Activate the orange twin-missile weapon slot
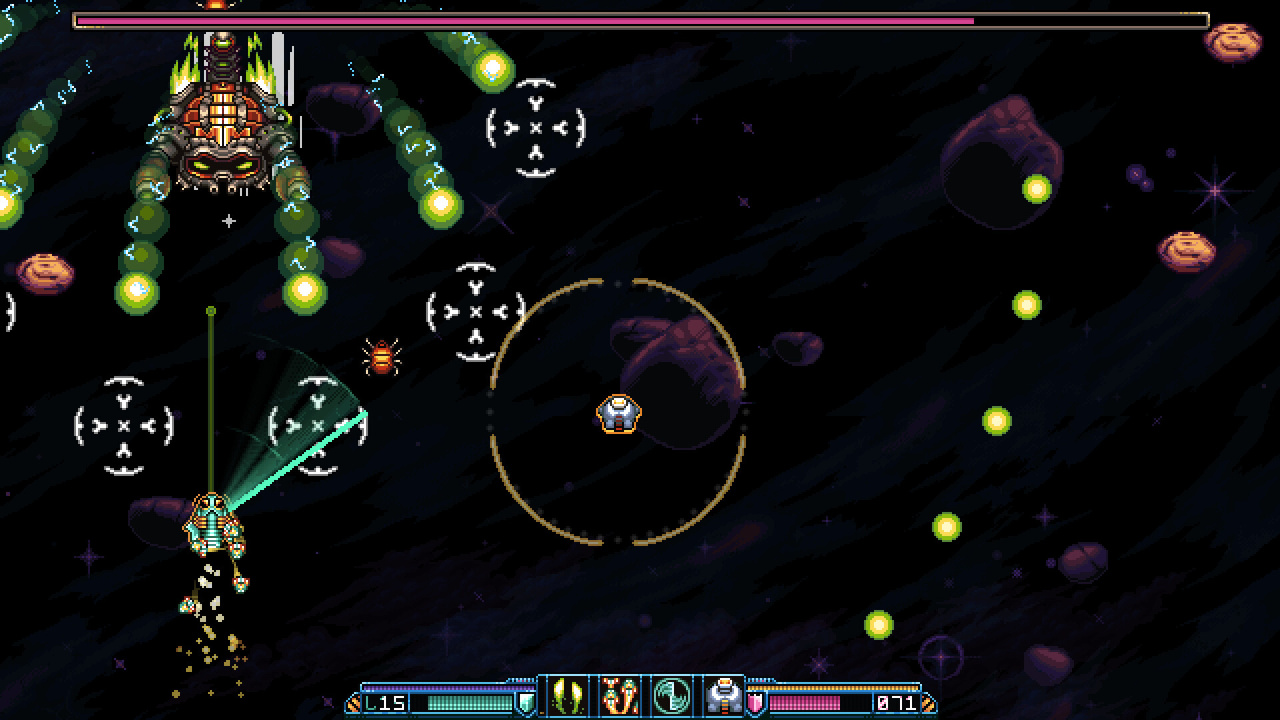The image size is (1280, 720). click(x=619, y=696)
